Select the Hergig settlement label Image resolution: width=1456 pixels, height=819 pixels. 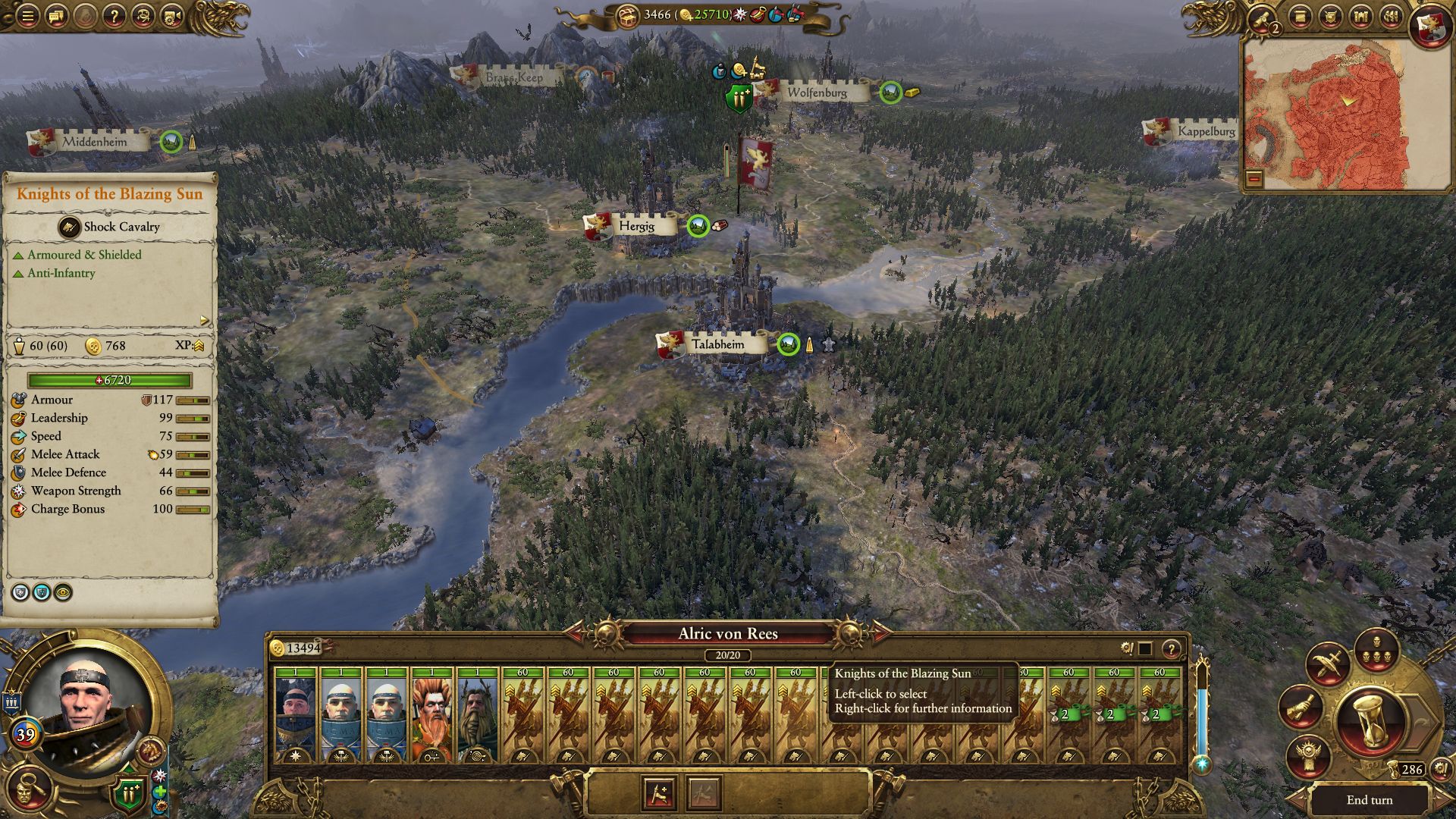[635, 226]
